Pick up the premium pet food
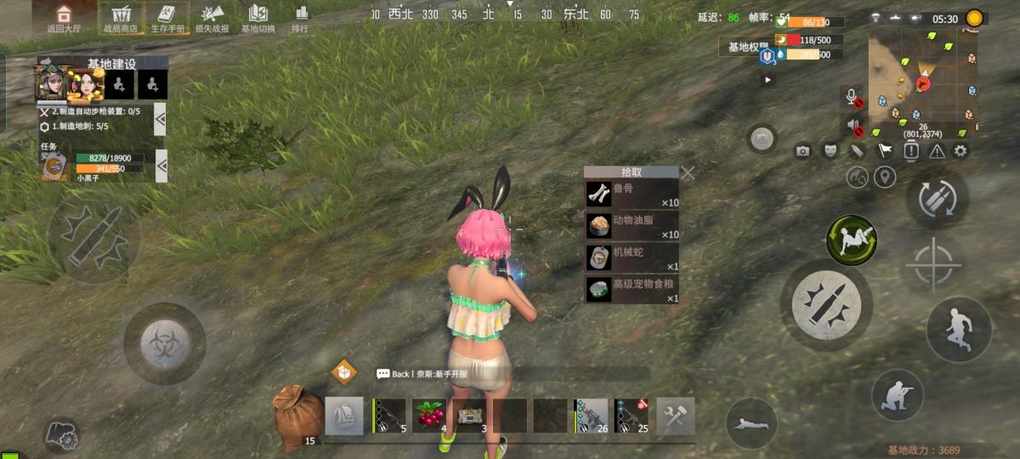This screenshot has width=1020, height=459. tap(632, 290)
